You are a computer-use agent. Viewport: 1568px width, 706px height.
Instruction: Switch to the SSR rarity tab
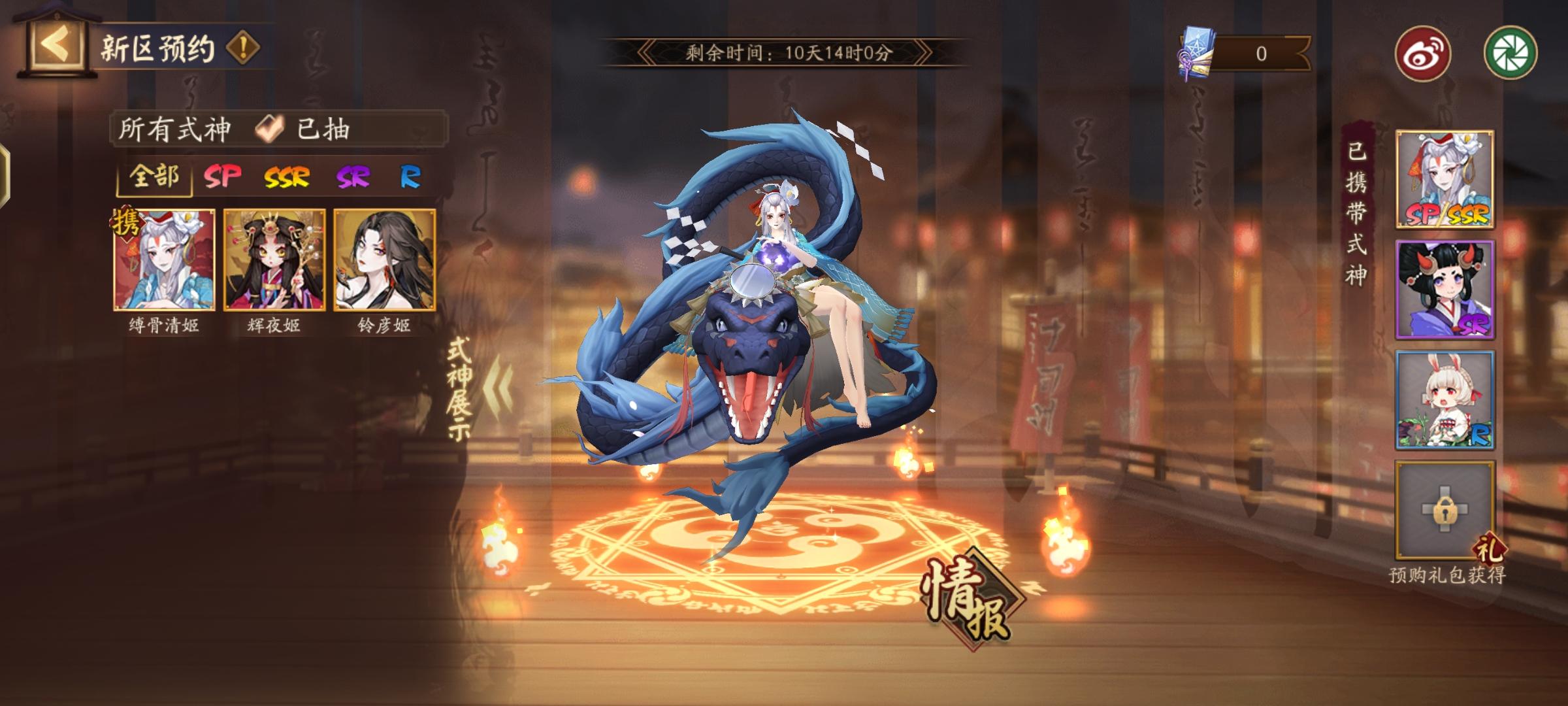(x=287, y=178)
